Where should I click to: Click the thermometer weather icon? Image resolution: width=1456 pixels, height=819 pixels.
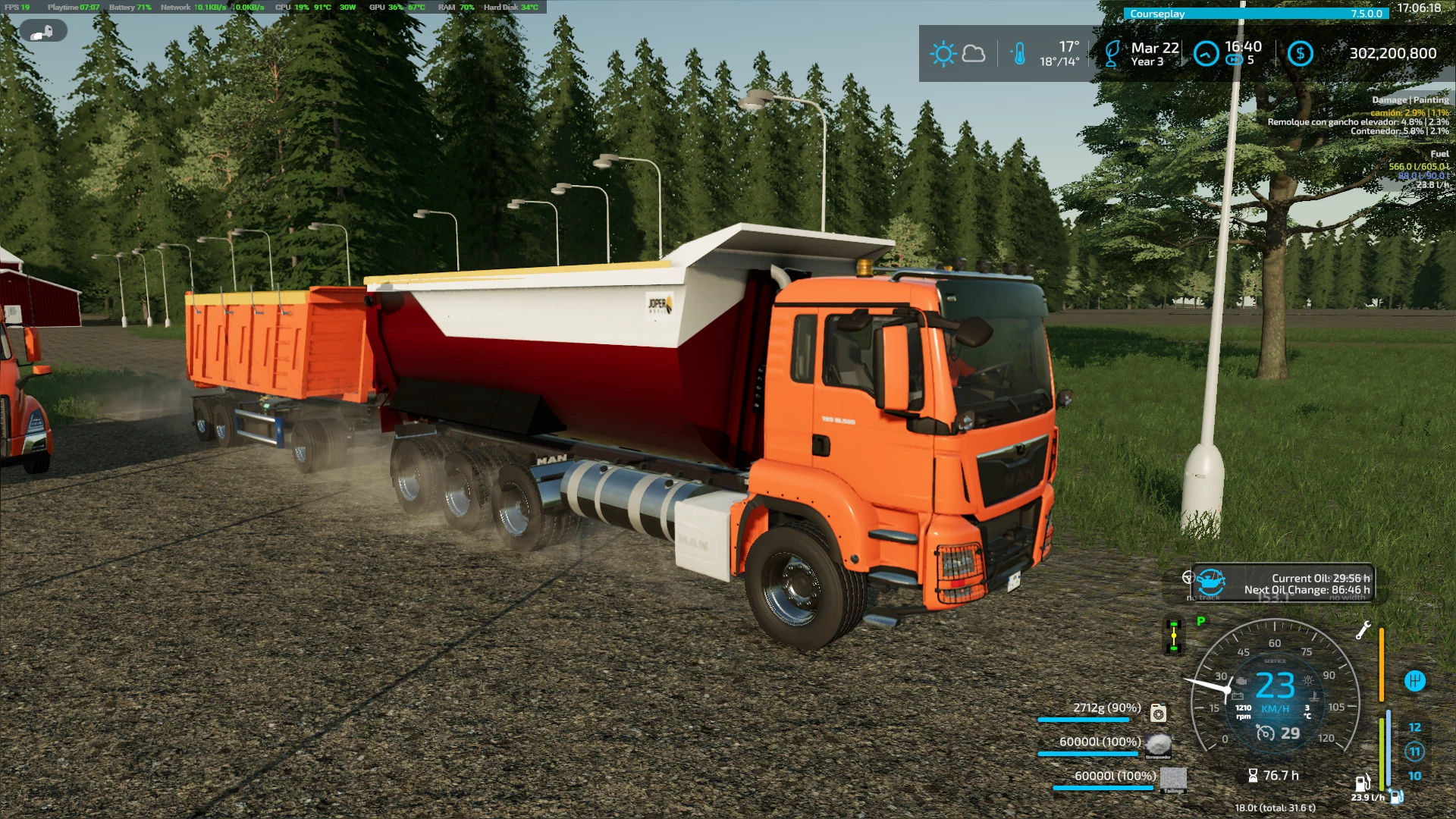1020,52
